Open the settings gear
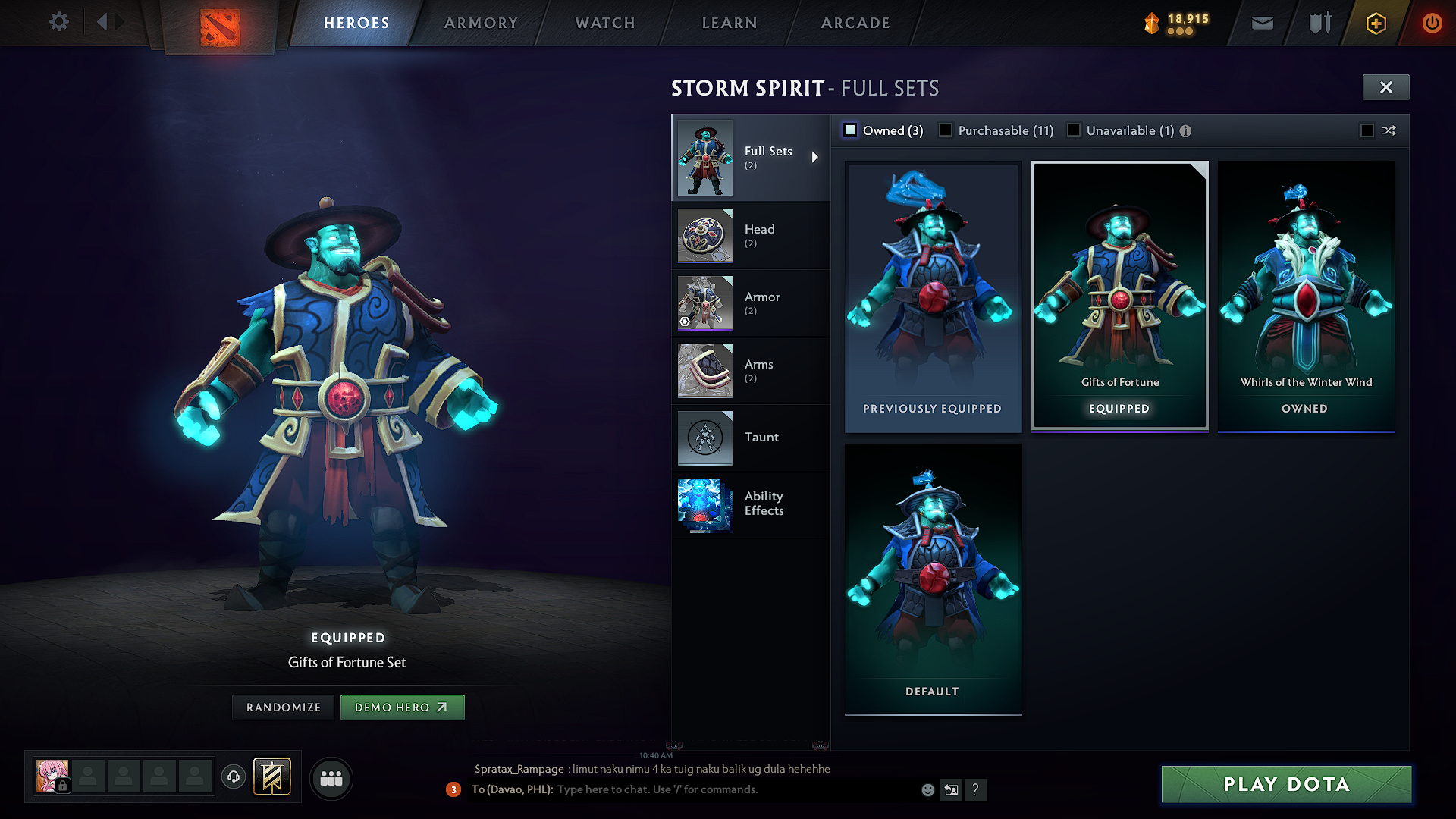Viewport: 1456px width, 819px height. [x=58, y=22]
